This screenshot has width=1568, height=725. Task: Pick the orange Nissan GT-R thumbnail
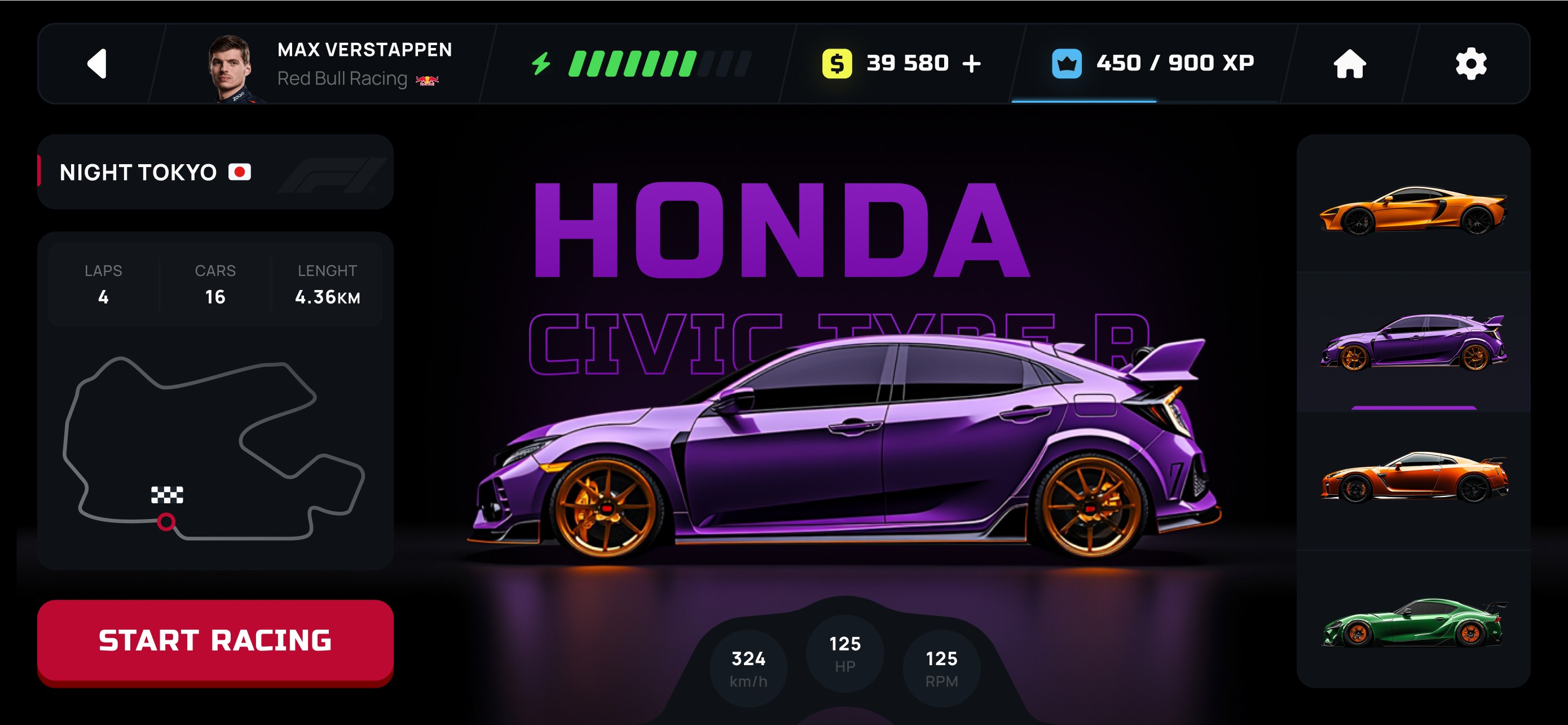tap(1413, 478)
